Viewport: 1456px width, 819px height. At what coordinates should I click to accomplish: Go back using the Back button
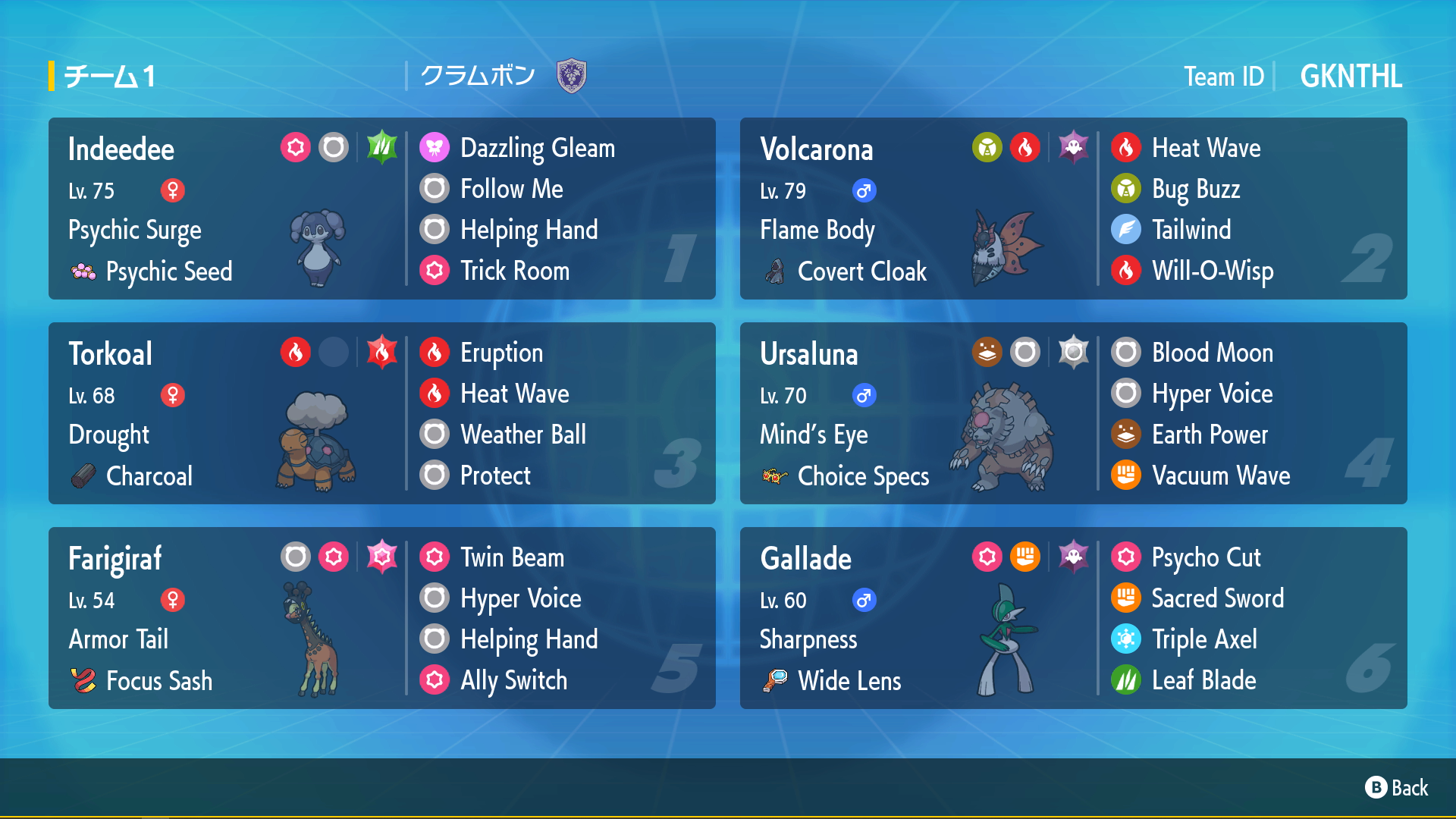1397,788
